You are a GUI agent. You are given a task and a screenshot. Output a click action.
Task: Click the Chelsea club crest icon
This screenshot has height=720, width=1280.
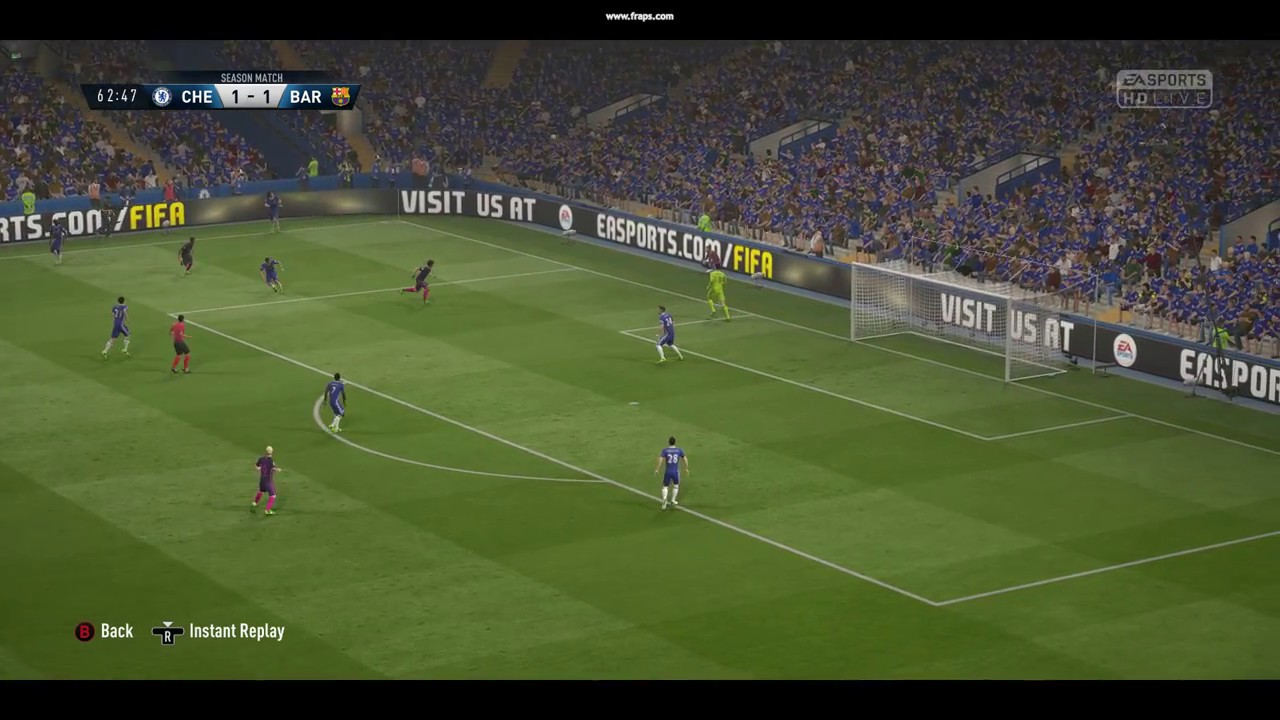click(x=161, y=97)
